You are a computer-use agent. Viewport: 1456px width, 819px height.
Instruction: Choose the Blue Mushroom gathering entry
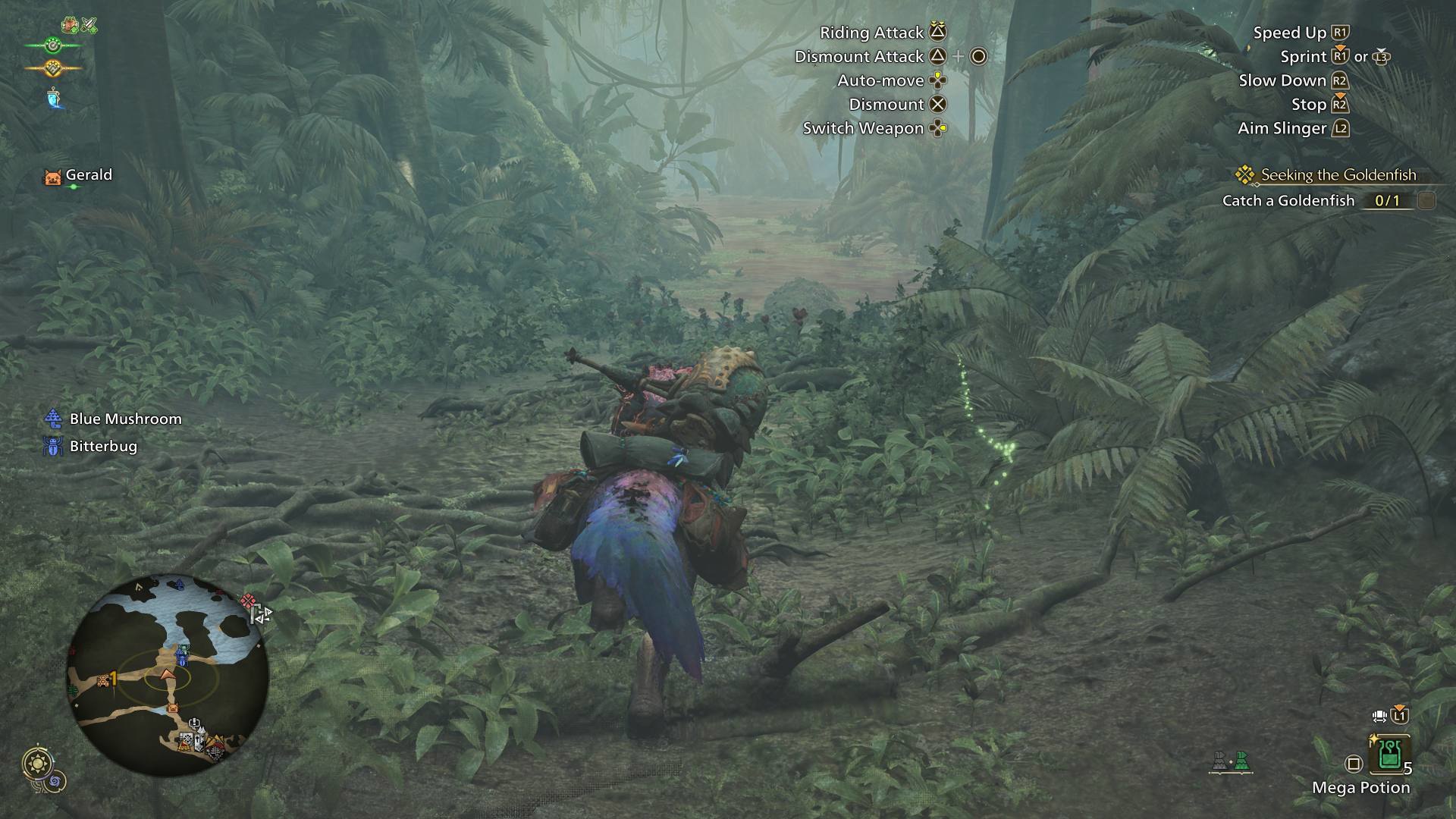pyautogui.click(x=114, y=419)
